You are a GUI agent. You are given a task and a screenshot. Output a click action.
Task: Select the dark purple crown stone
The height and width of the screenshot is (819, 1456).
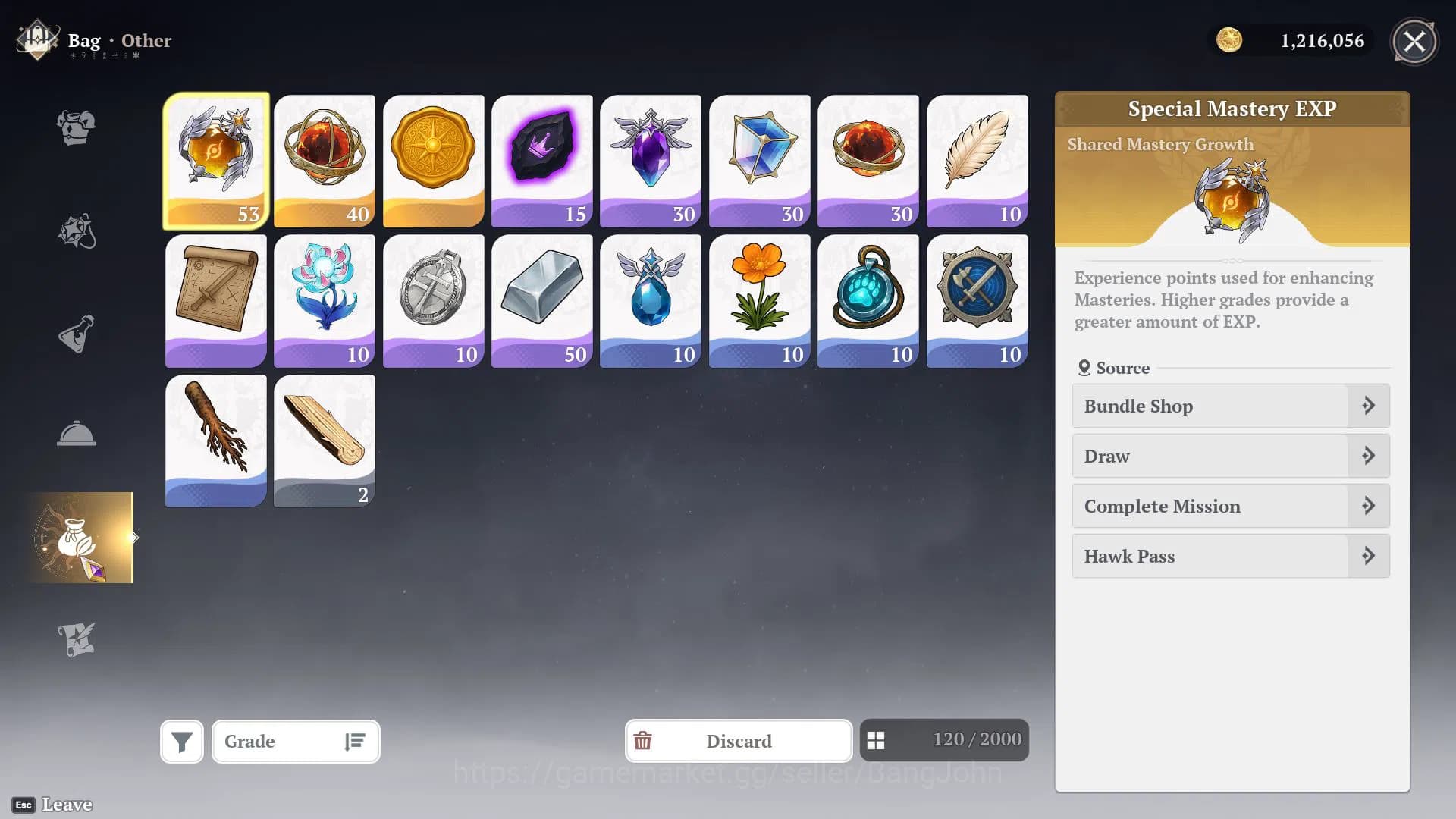(x=541, y=160)
